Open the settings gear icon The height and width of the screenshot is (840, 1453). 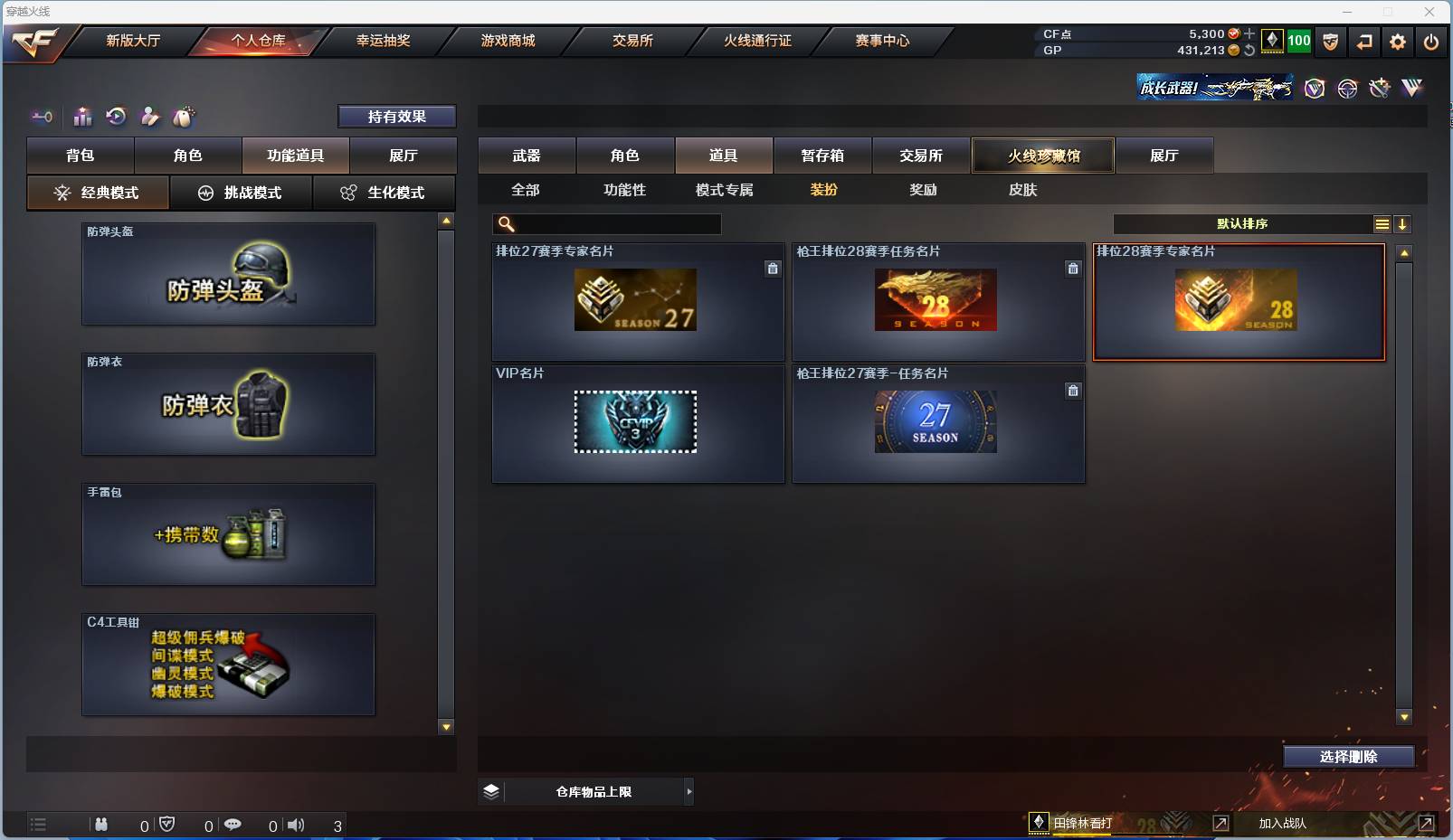[1396, 42]
